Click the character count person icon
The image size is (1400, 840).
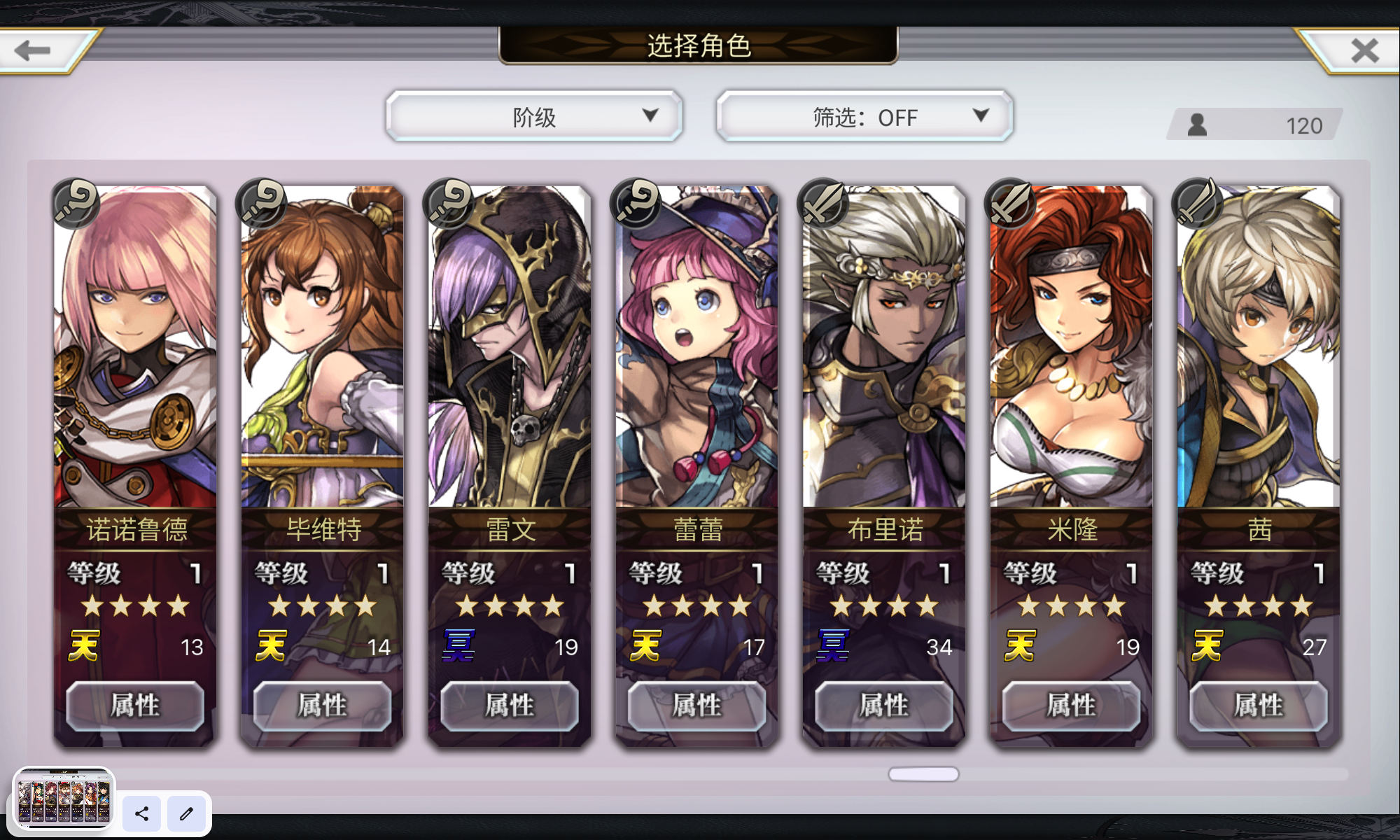[1197, 124]
